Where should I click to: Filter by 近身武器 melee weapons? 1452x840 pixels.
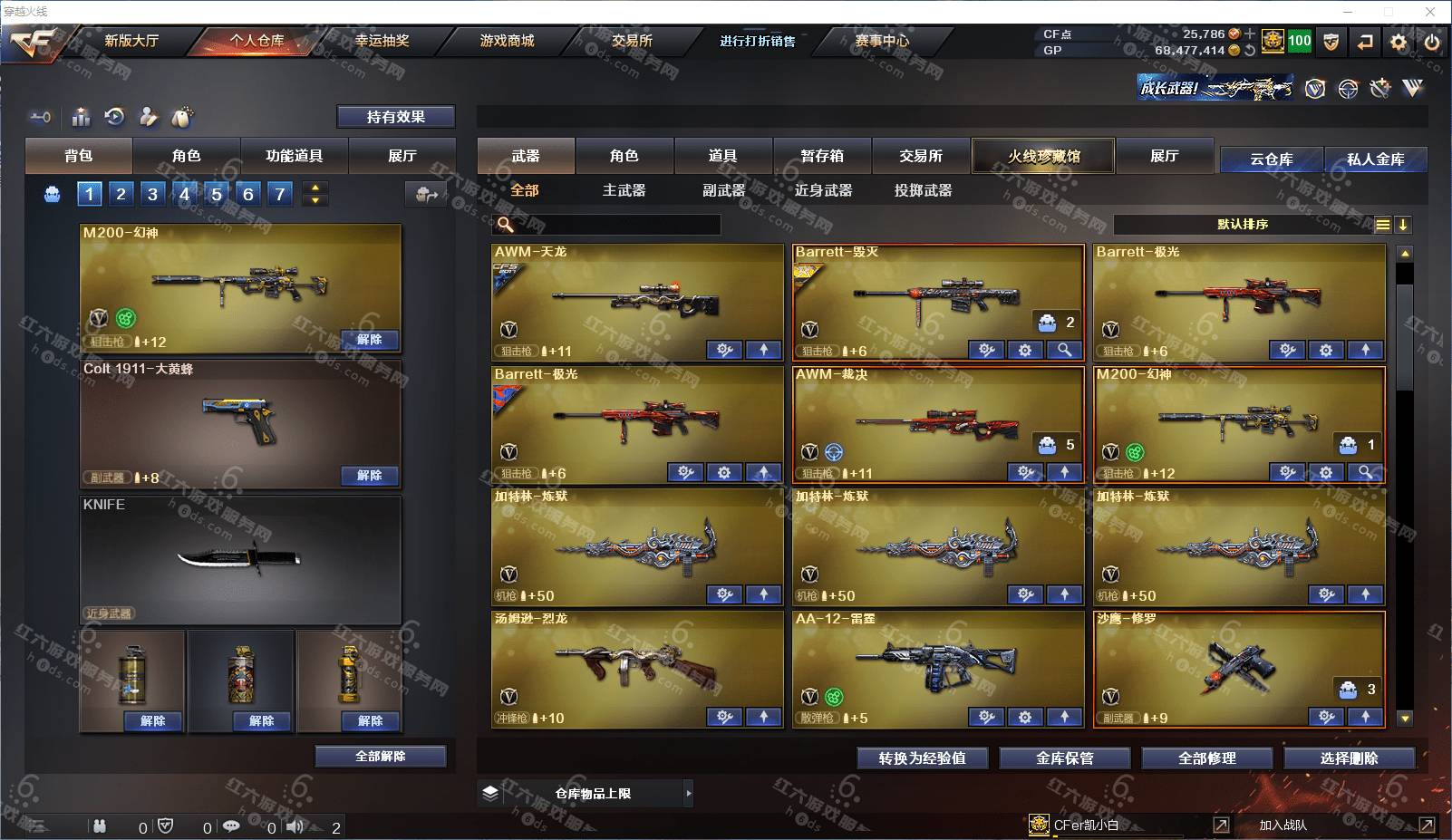tap(823, 190)
